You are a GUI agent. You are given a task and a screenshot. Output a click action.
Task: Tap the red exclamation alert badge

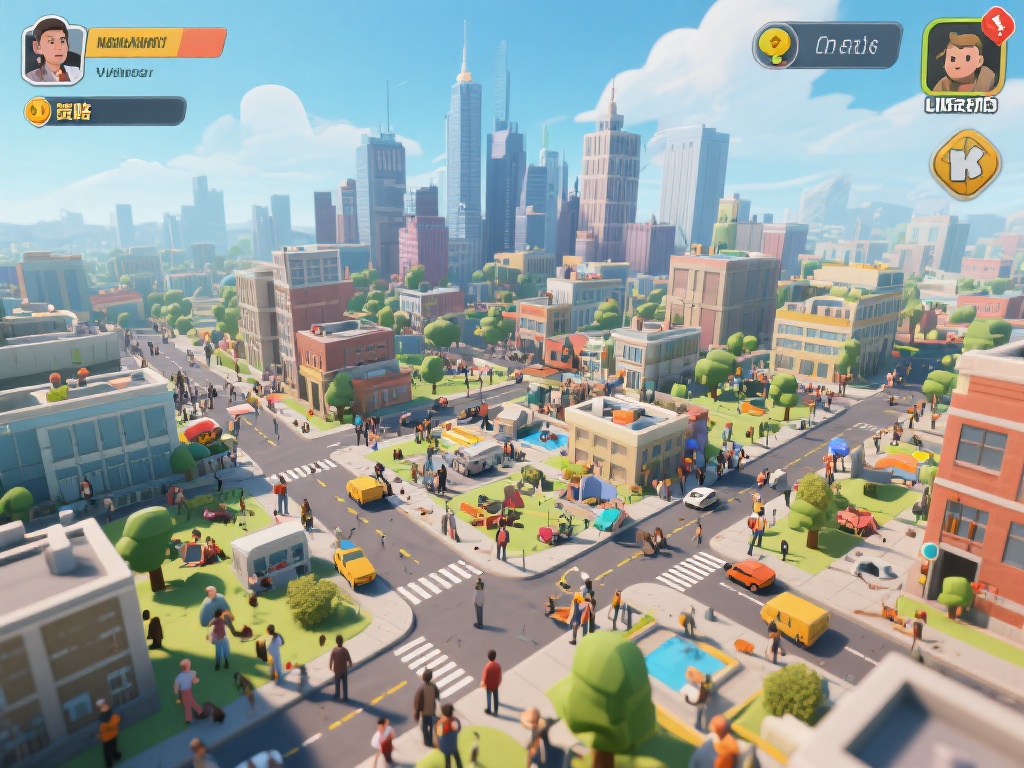tap(997, 23)
